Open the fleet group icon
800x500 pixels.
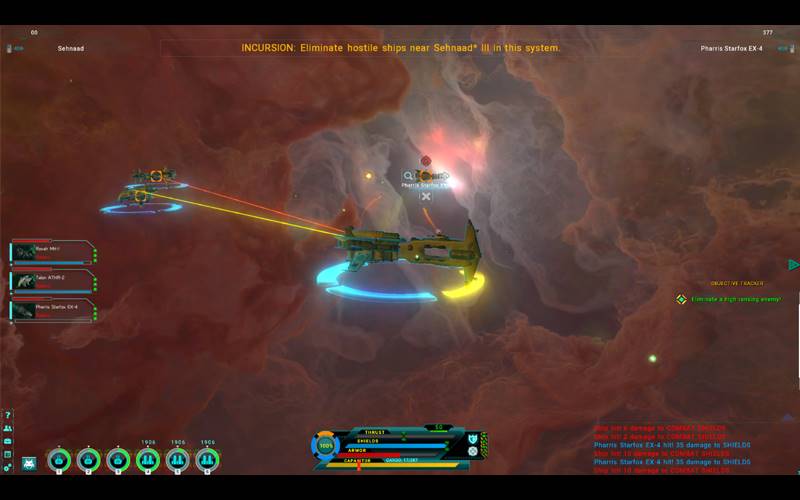point(8,428)
